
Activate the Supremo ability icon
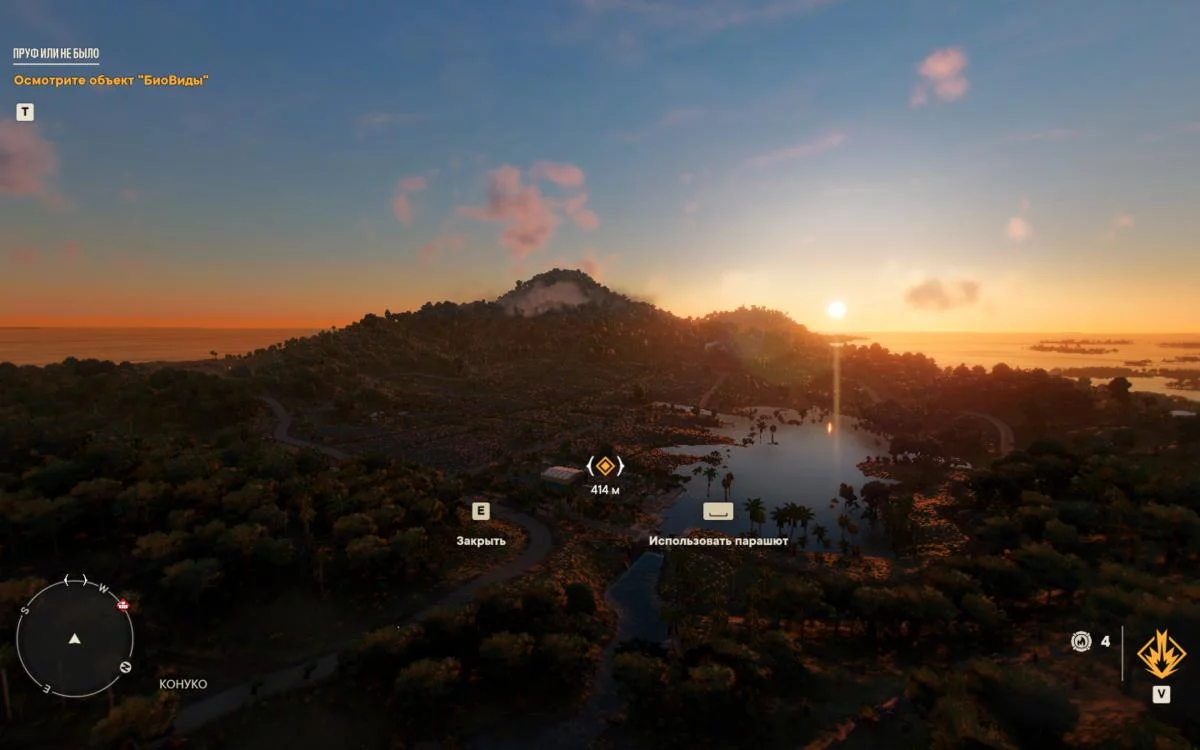1161,654
